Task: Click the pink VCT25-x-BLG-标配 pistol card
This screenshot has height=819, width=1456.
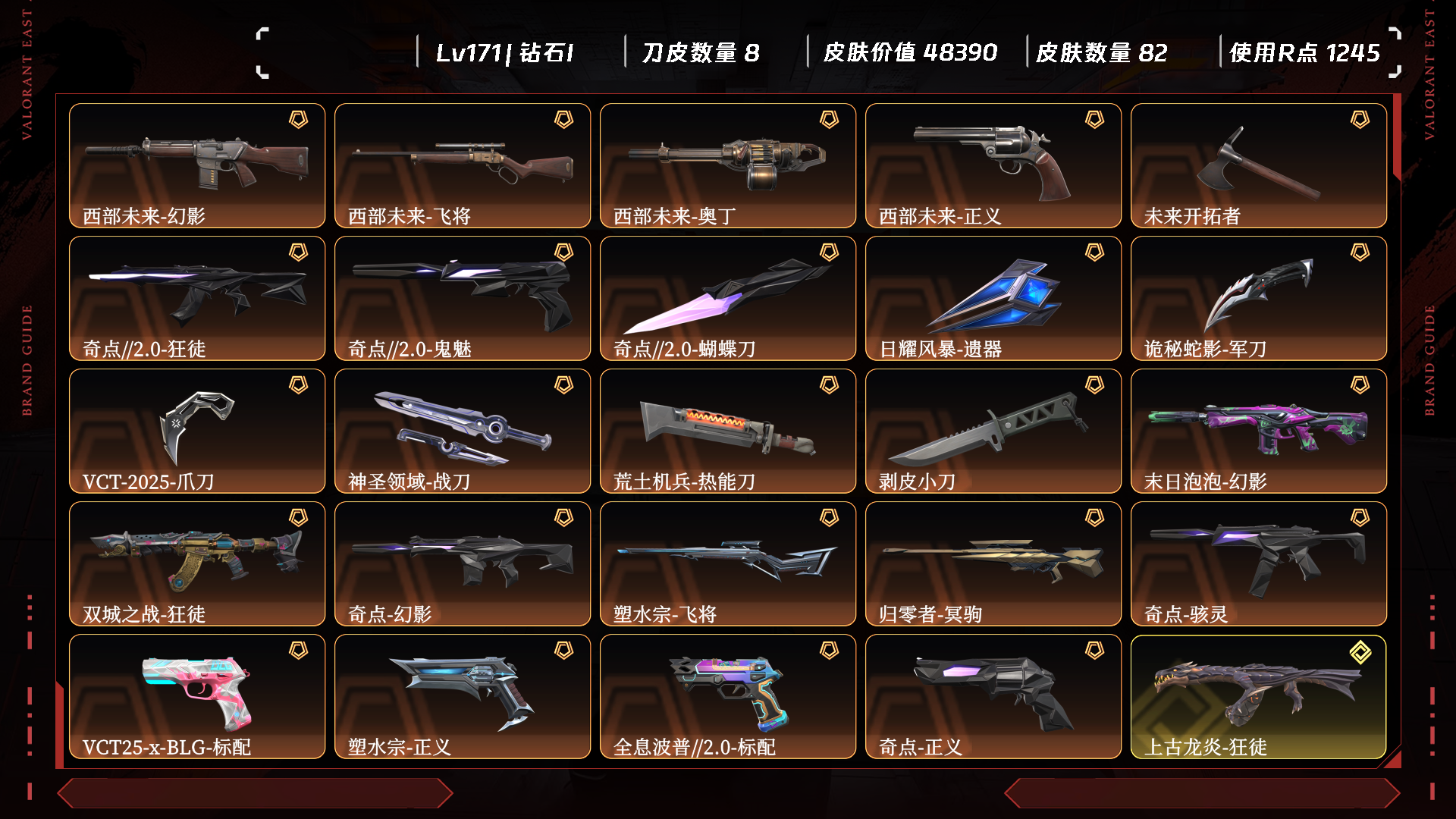Action: coord(197,696)
